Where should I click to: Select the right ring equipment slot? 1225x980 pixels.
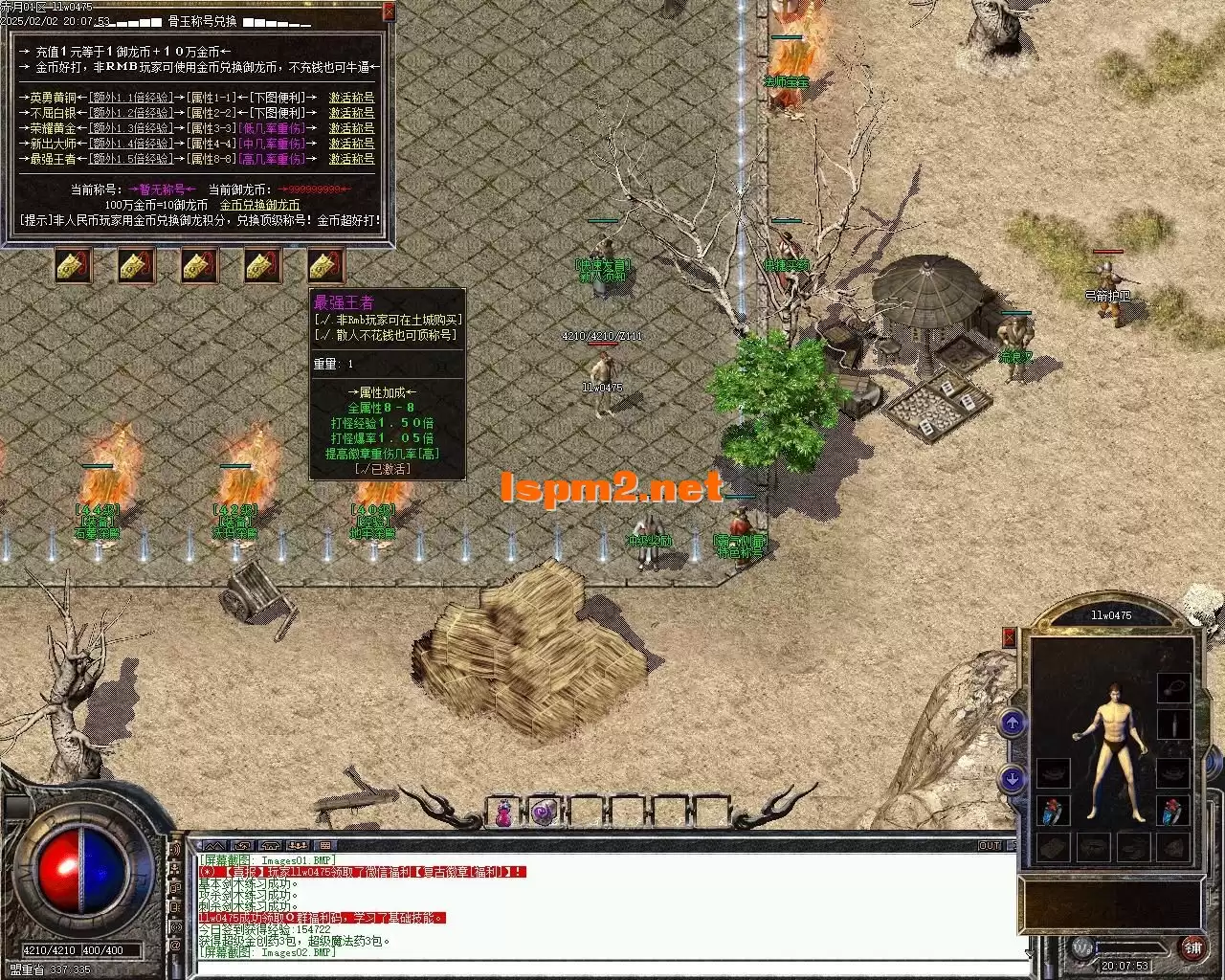(x=1173, y=812)
